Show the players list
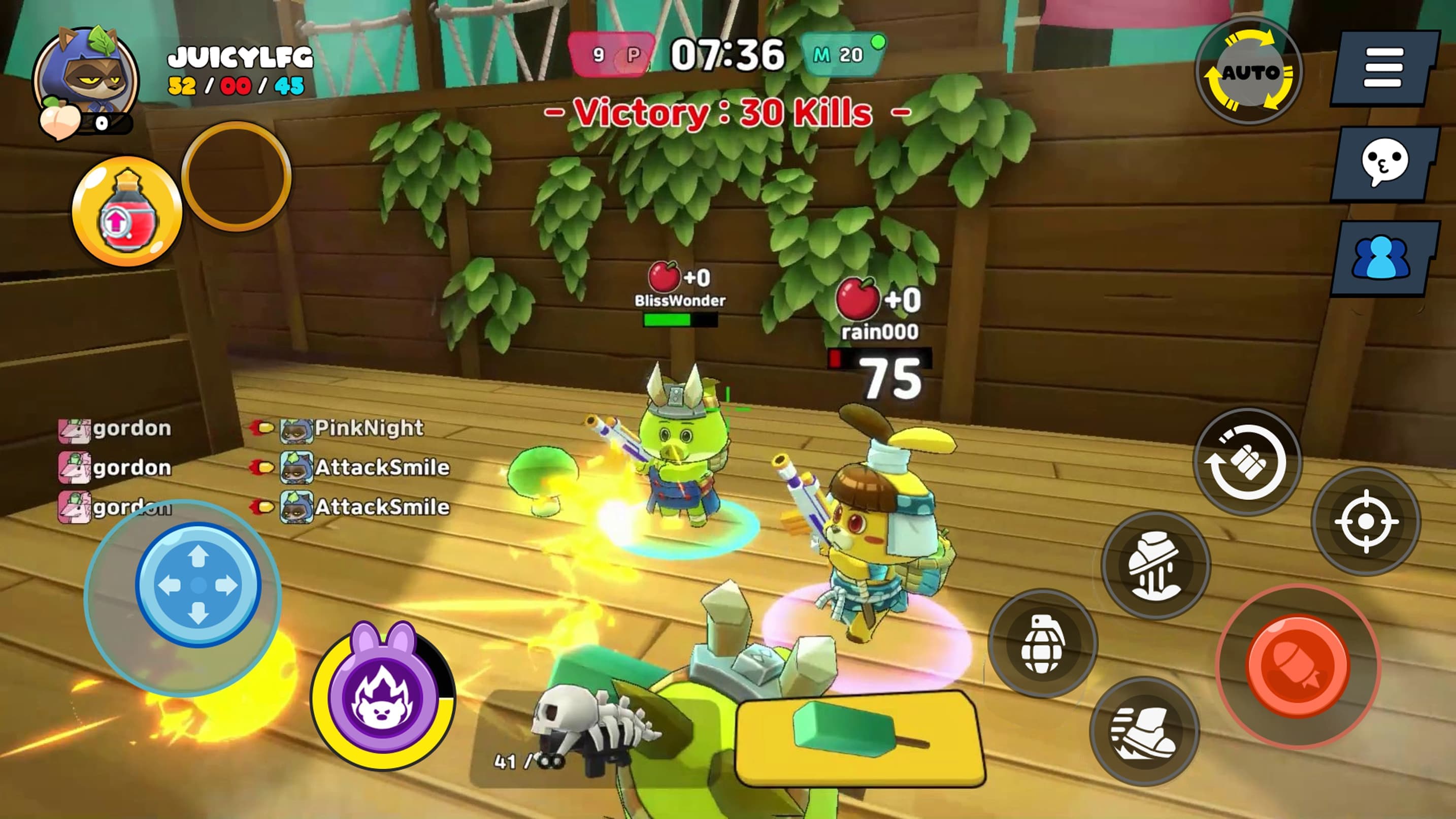 coord(1383,258)
